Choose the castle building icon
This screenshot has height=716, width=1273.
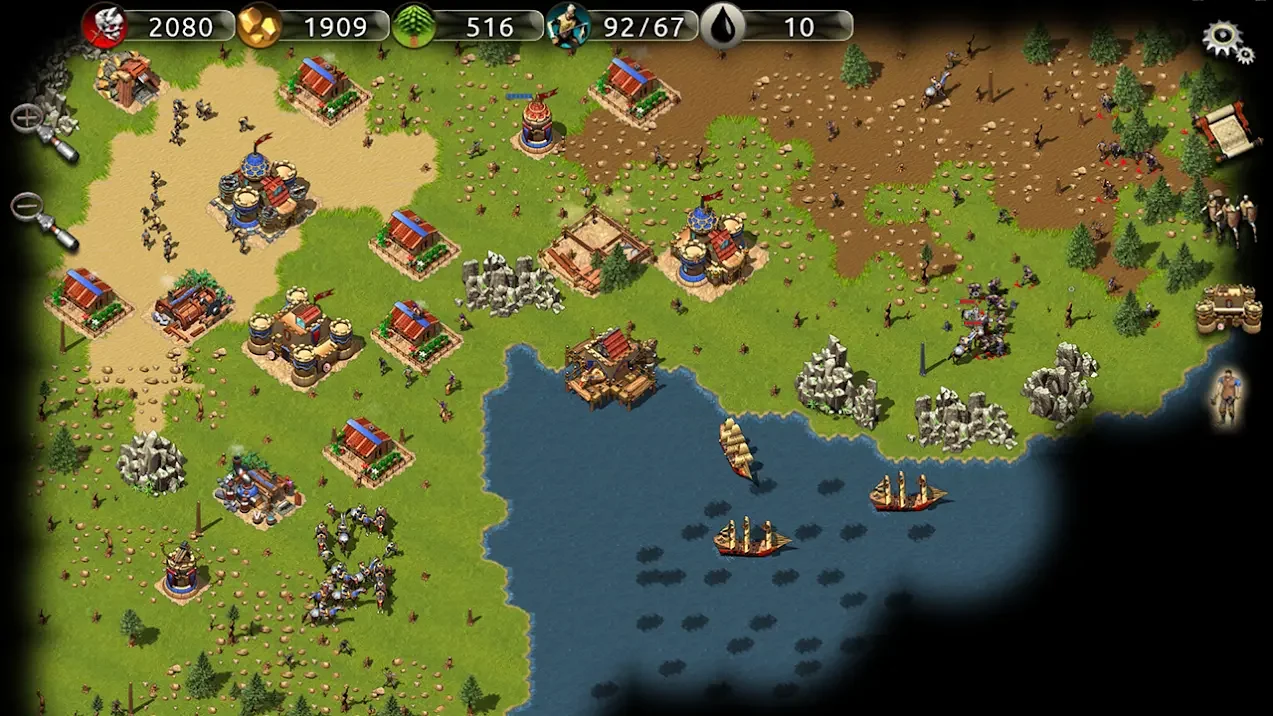tap(1227, 308)
